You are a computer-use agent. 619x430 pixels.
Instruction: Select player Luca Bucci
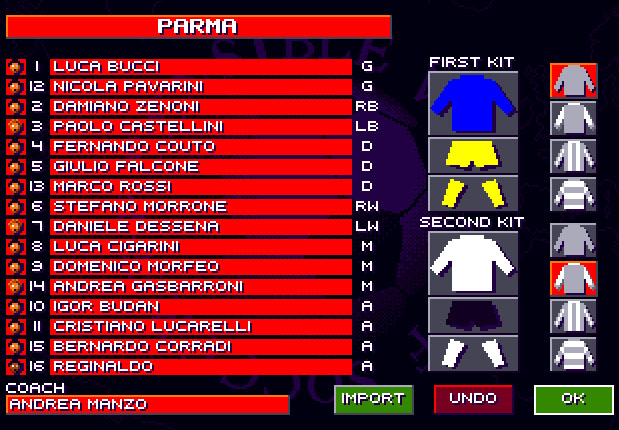[x=200, y=67]
